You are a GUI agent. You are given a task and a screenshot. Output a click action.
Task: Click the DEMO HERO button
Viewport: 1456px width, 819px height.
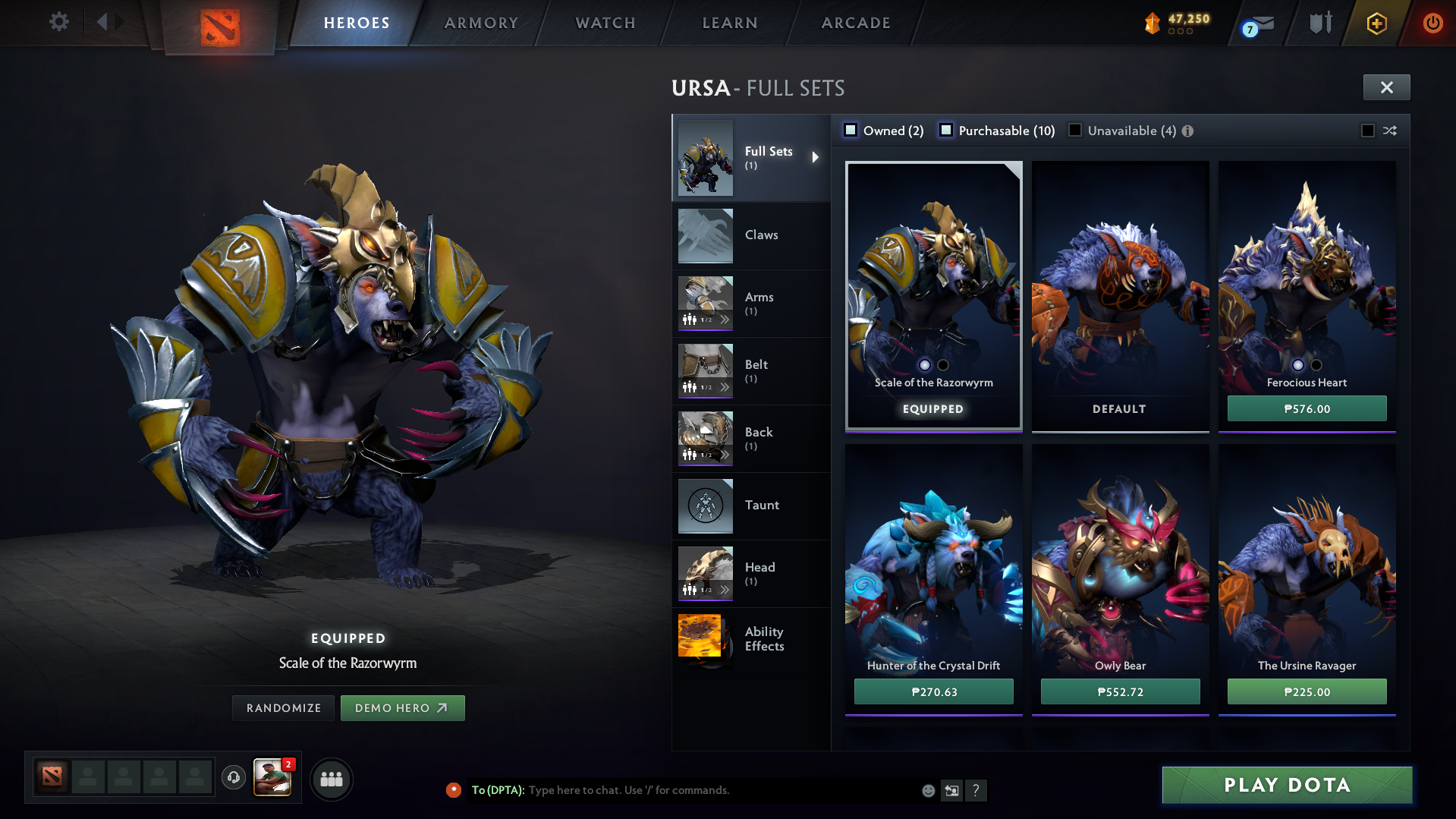(x=403, y=707)
